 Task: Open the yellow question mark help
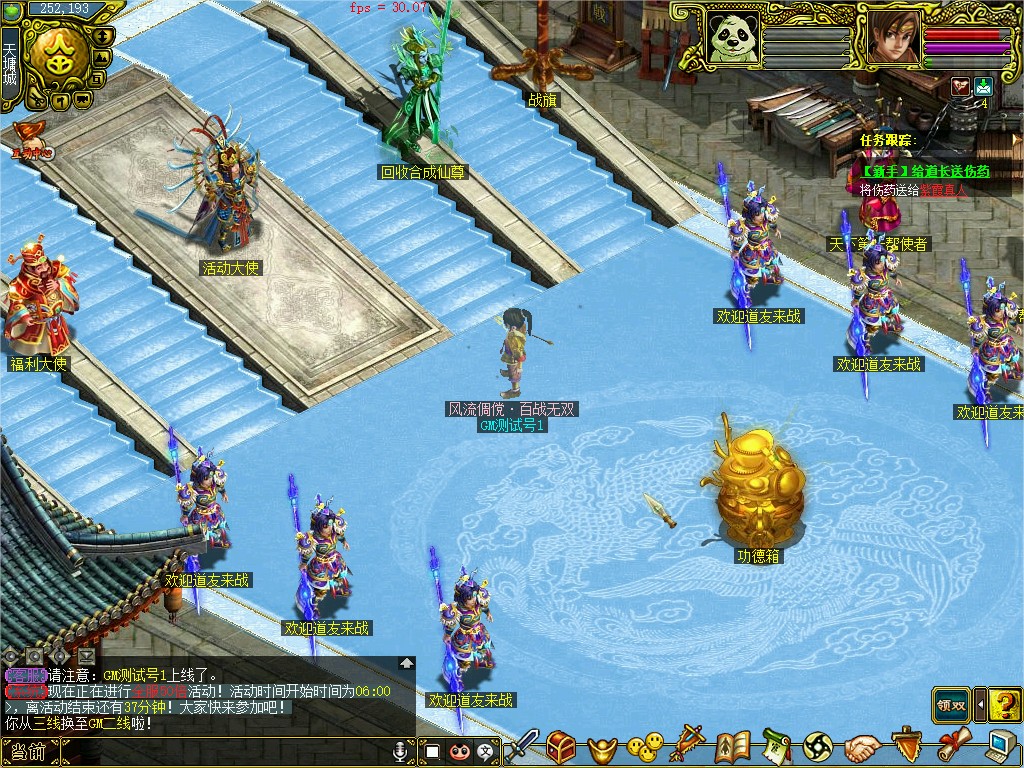coord(1004,704)
